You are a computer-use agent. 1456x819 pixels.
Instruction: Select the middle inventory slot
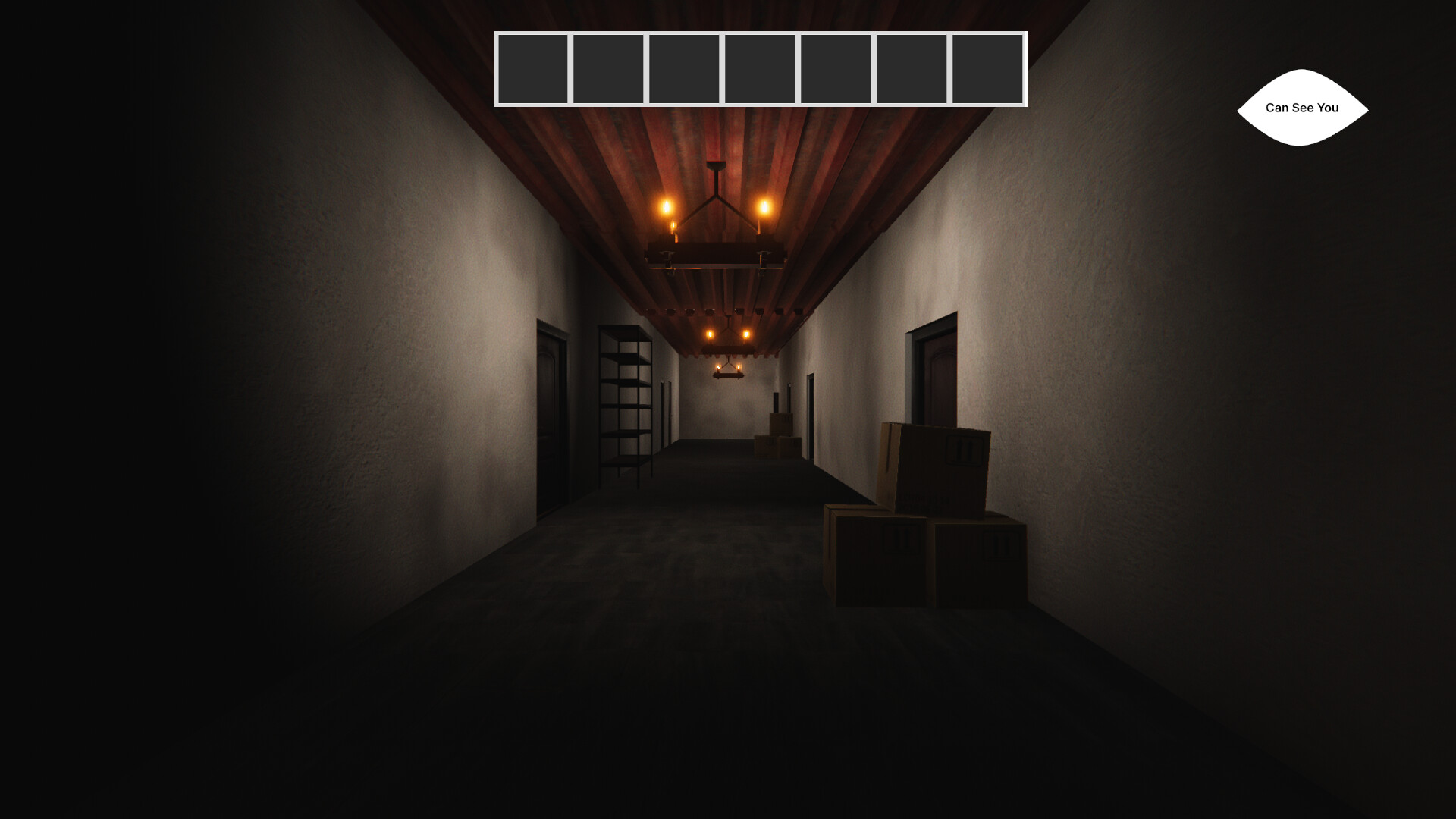[761, 67]
